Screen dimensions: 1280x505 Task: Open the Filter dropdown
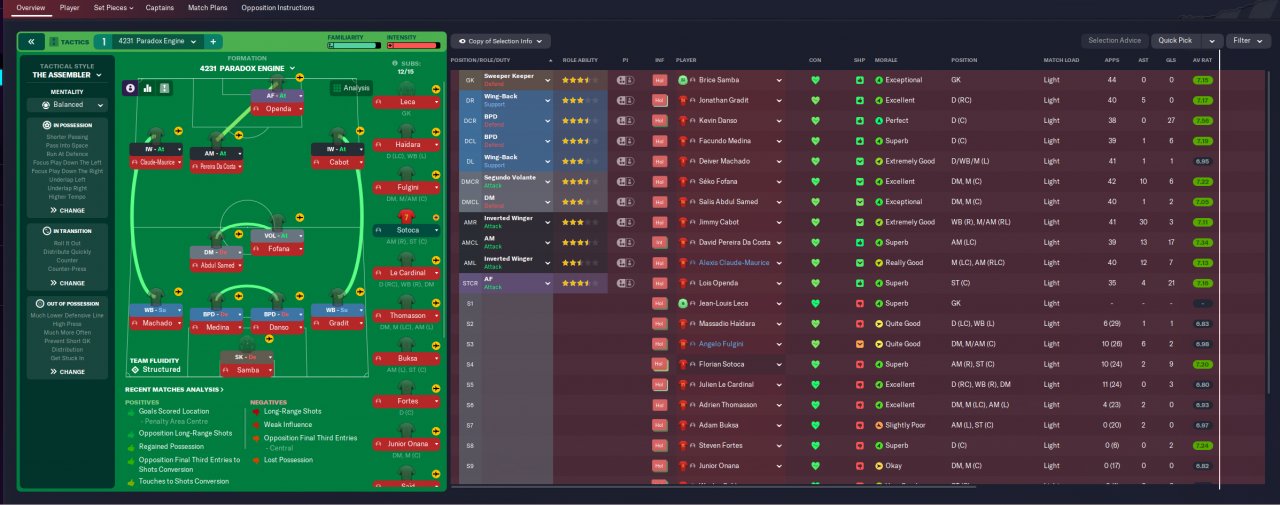(x=1248, y=41)
